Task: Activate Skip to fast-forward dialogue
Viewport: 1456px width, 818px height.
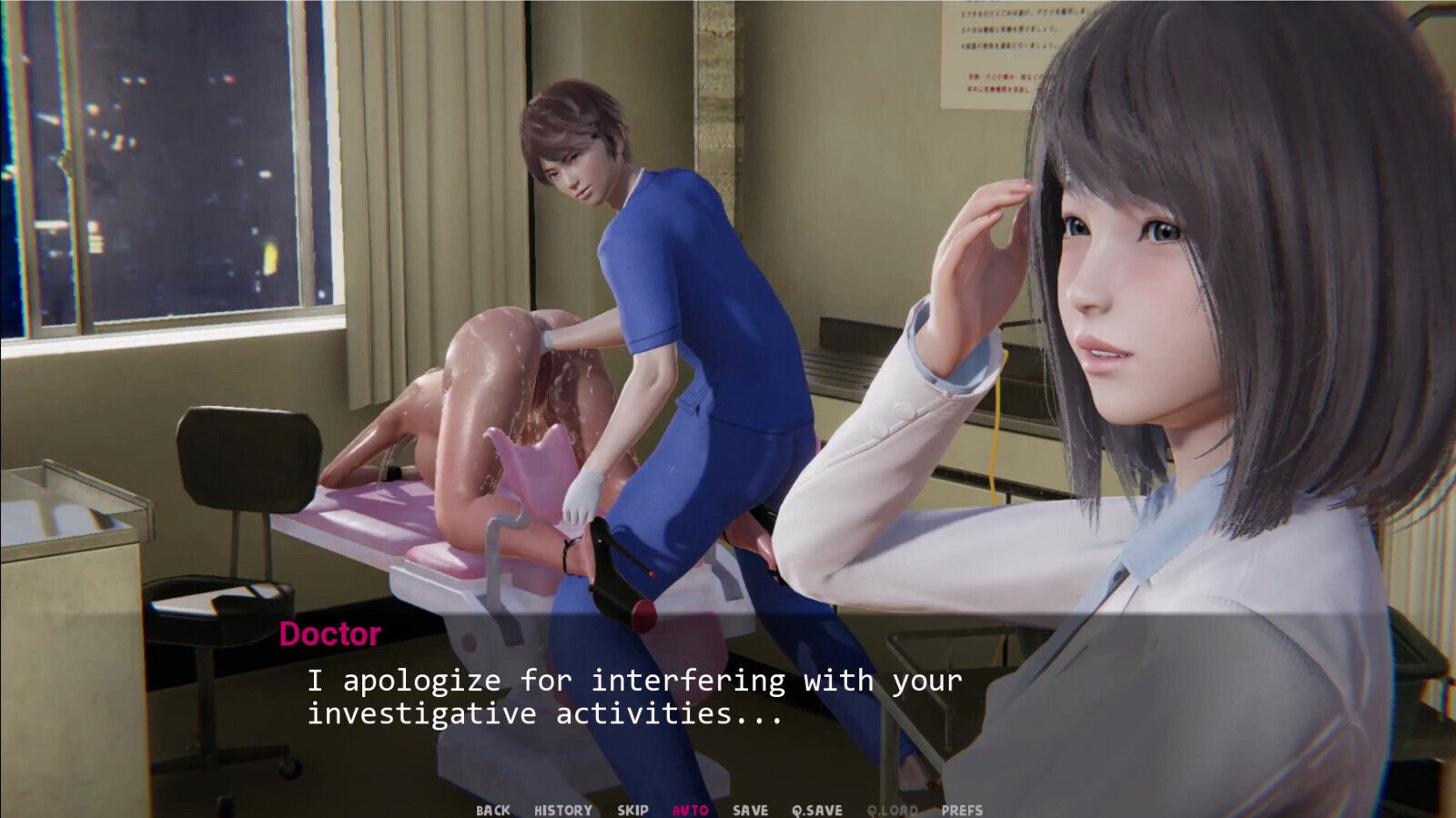Action: coord(632,810)
